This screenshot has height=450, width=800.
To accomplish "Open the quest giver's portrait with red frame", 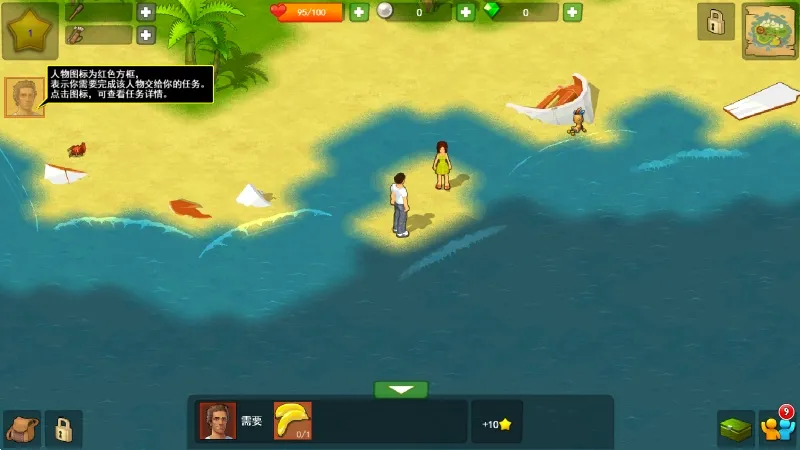I will (x=24, y=97).
